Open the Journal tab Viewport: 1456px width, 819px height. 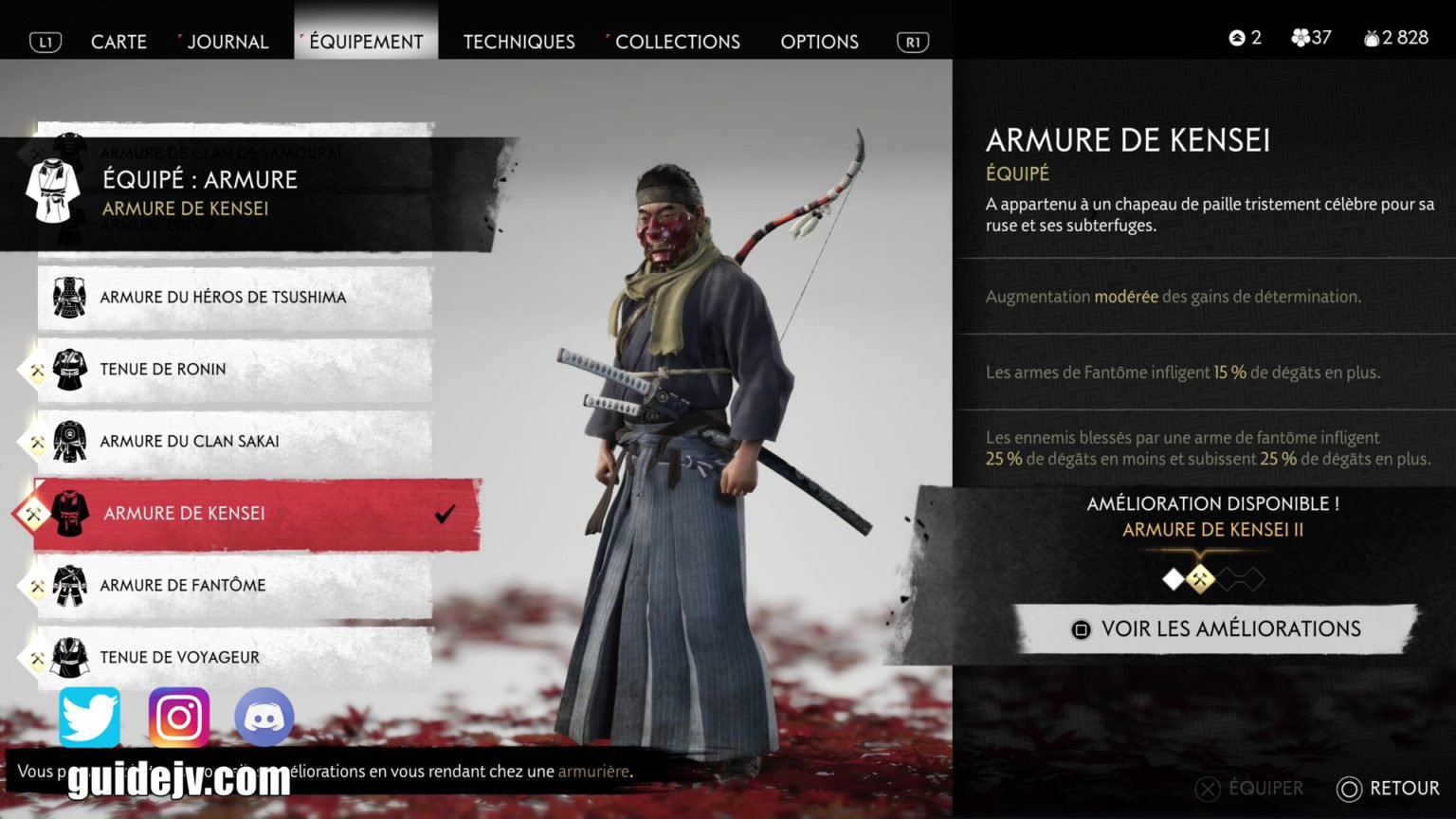[227, 42]
